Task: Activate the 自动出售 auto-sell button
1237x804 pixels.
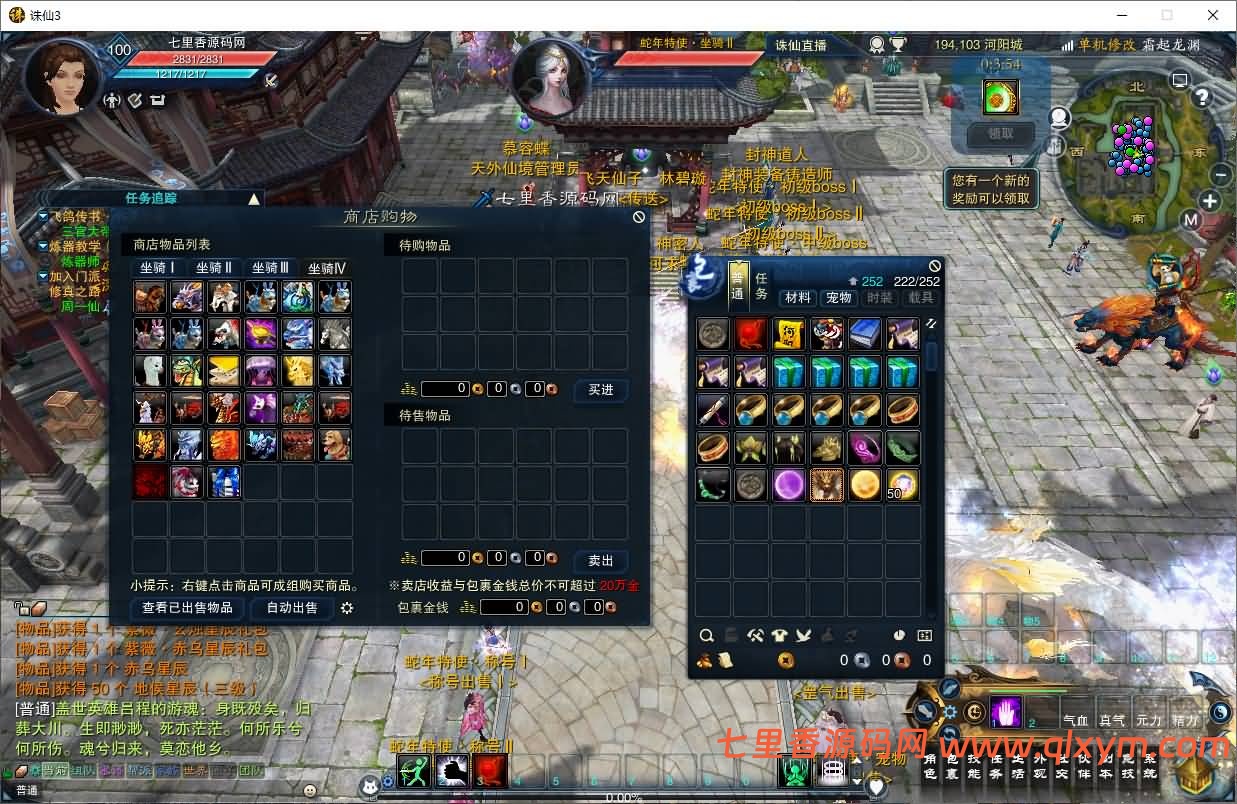Action: click(x=291, y=608)
